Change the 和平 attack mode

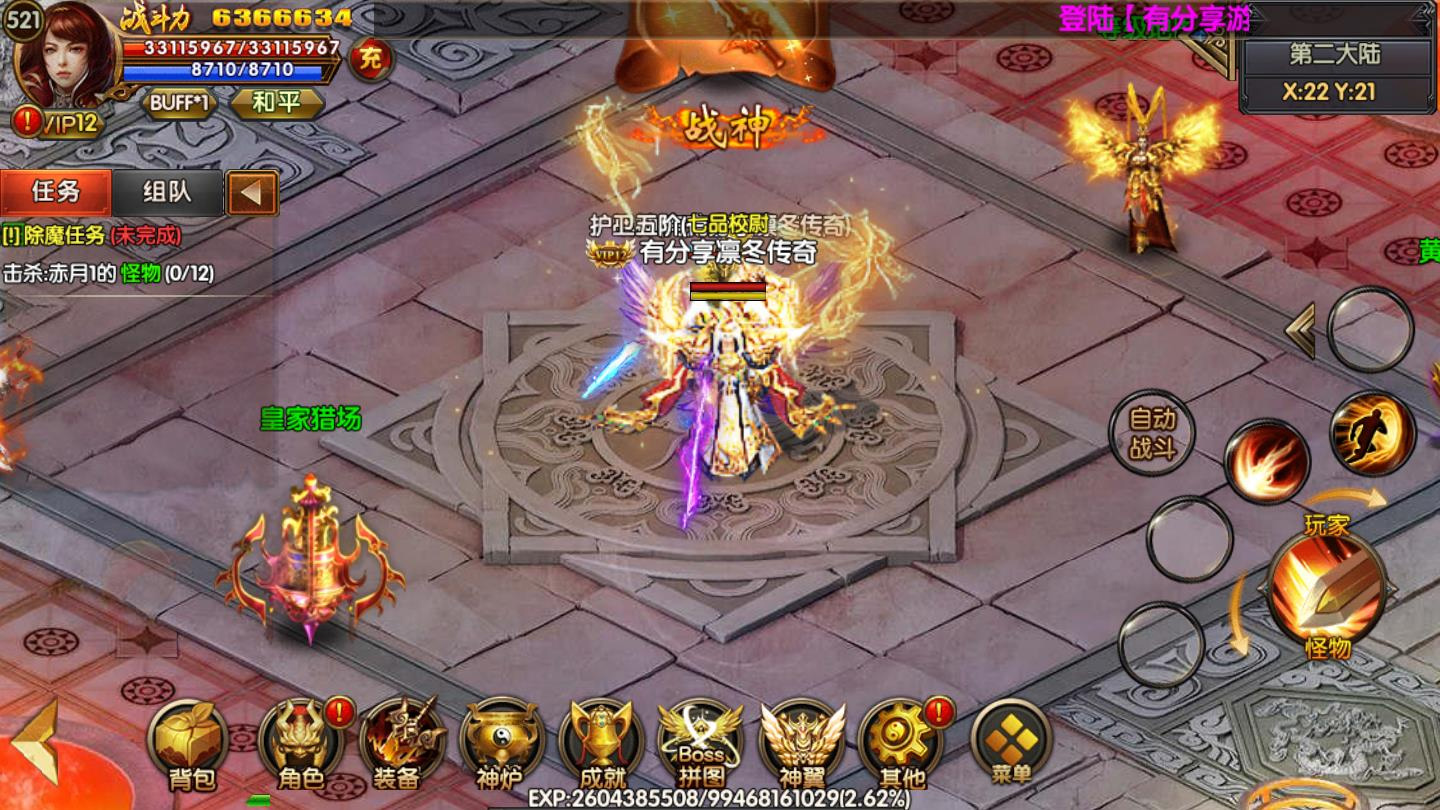pyautogui.click(x=277, y=103)
